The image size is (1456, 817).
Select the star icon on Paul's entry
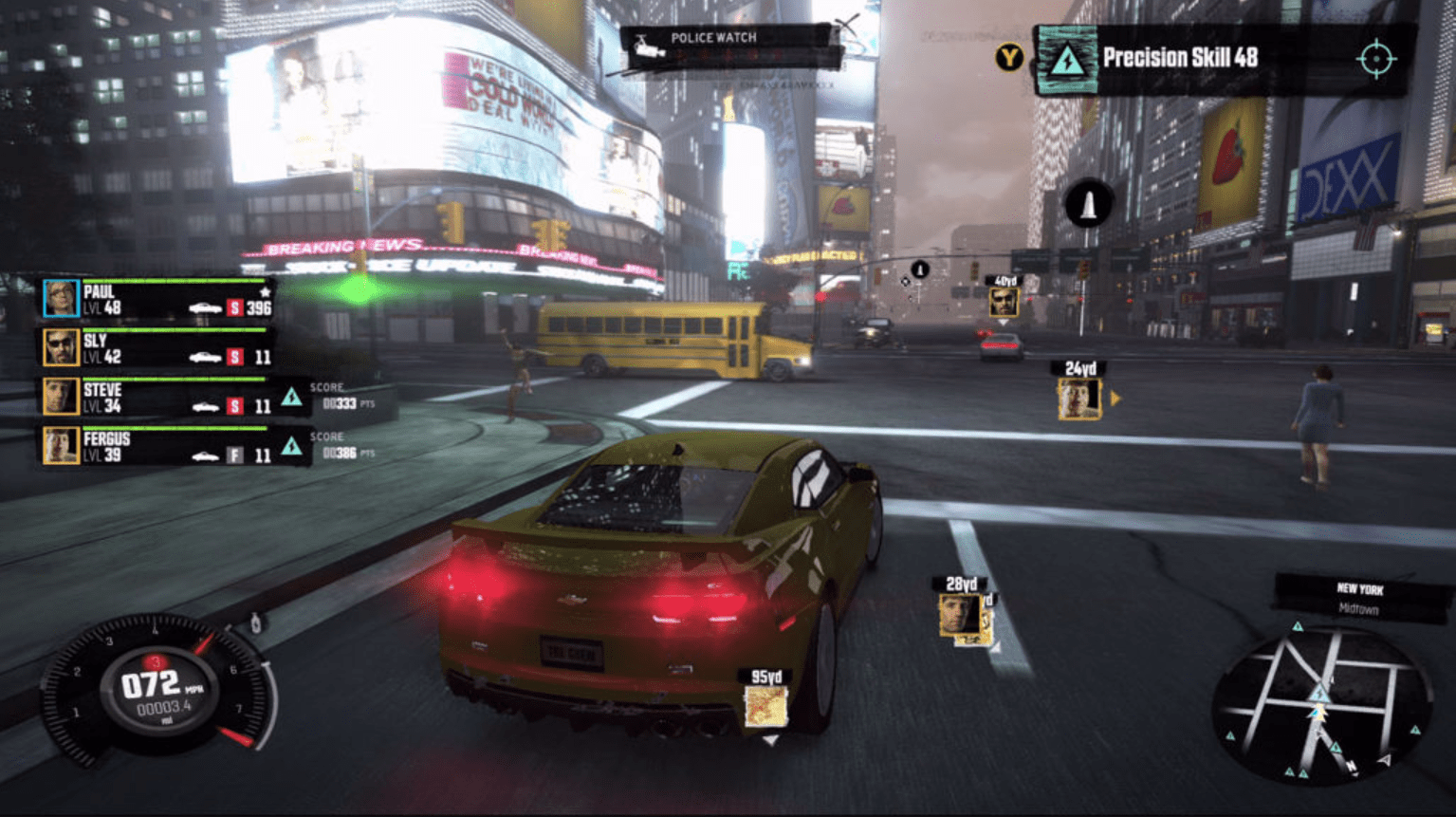click(x=267, y=293)
